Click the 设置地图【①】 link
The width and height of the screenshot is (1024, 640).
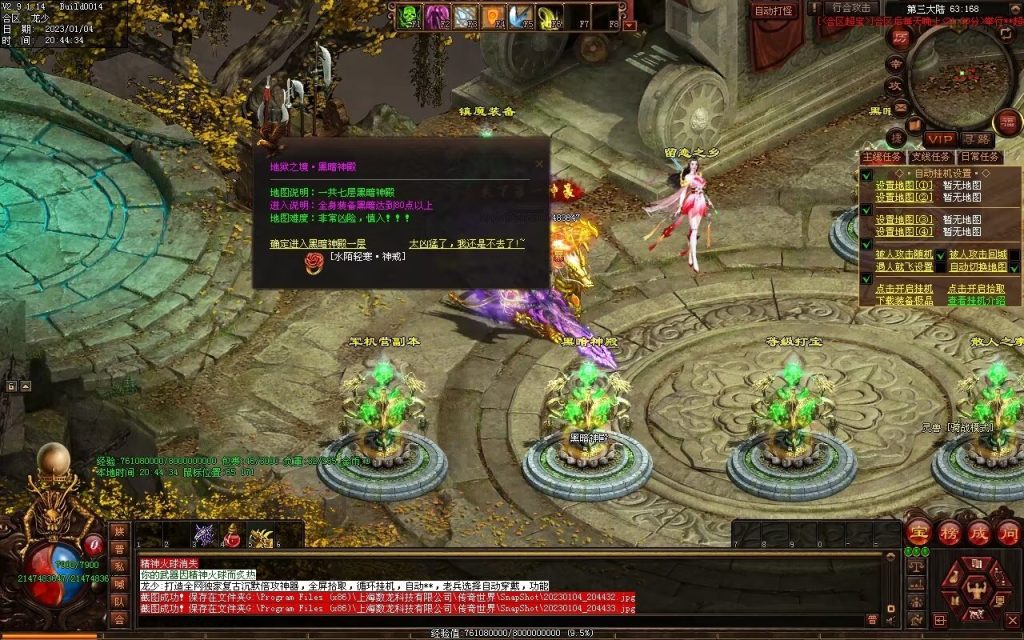point(904,185)
